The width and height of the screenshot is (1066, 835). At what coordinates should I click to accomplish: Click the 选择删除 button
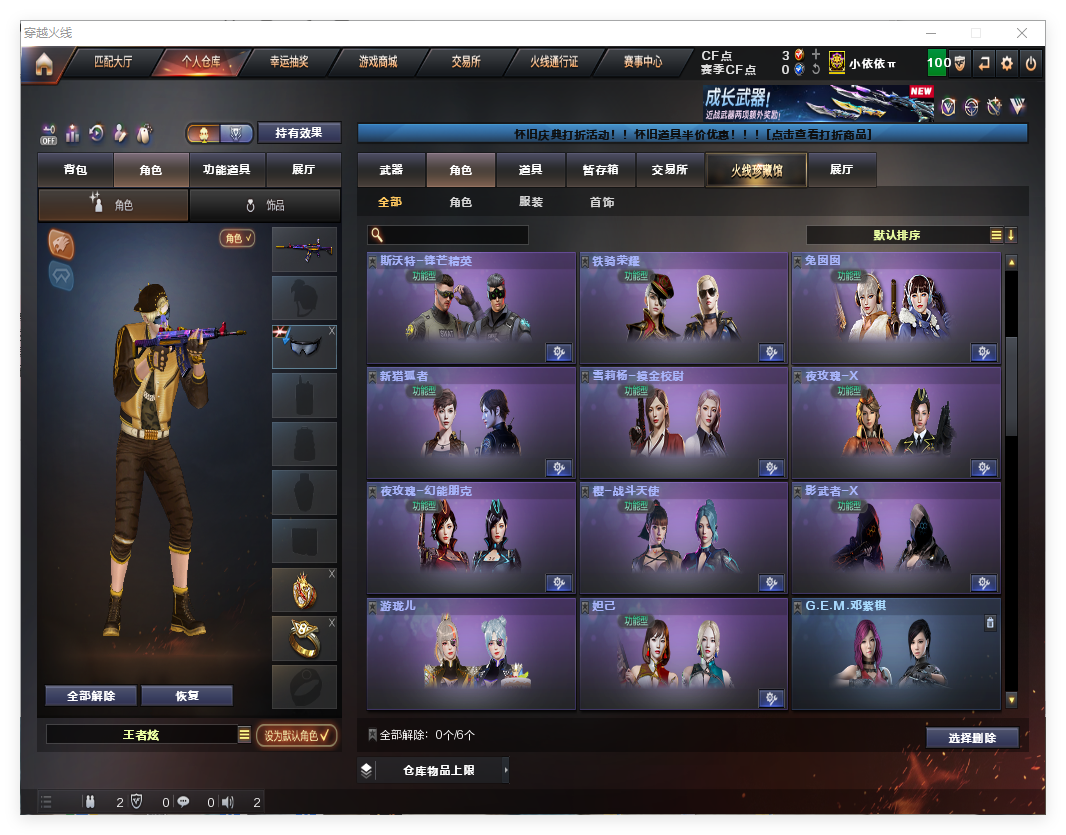972,738
